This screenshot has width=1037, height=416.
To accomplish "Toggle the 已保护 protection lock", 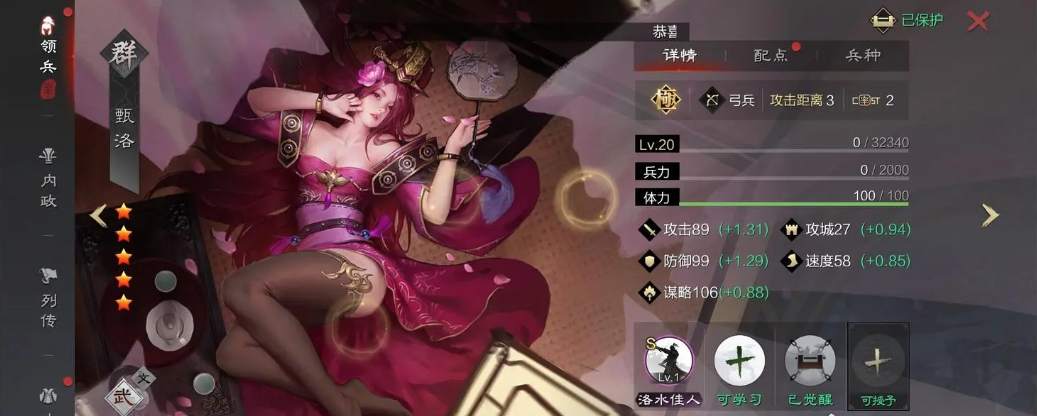I will [x=907, y=20].
